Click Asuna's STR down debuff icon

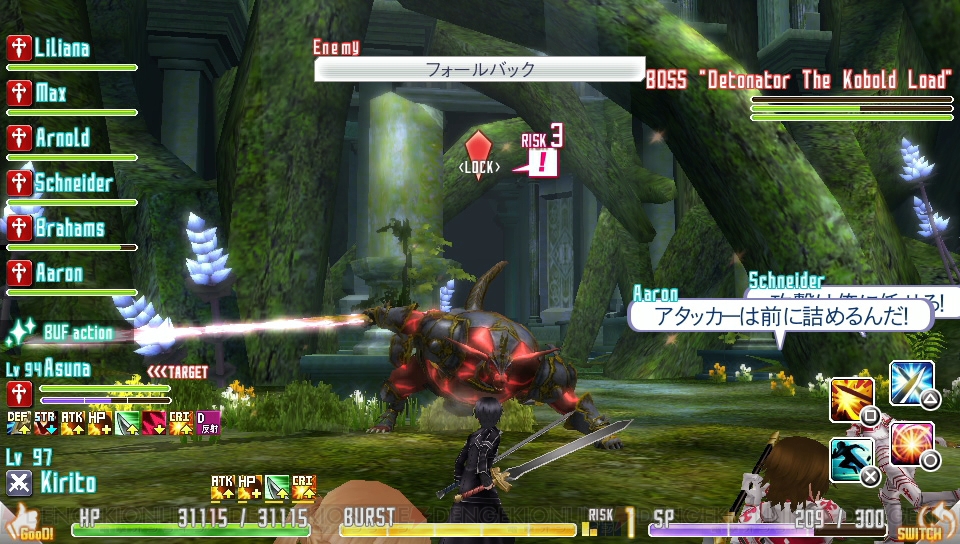pos(45,423)
